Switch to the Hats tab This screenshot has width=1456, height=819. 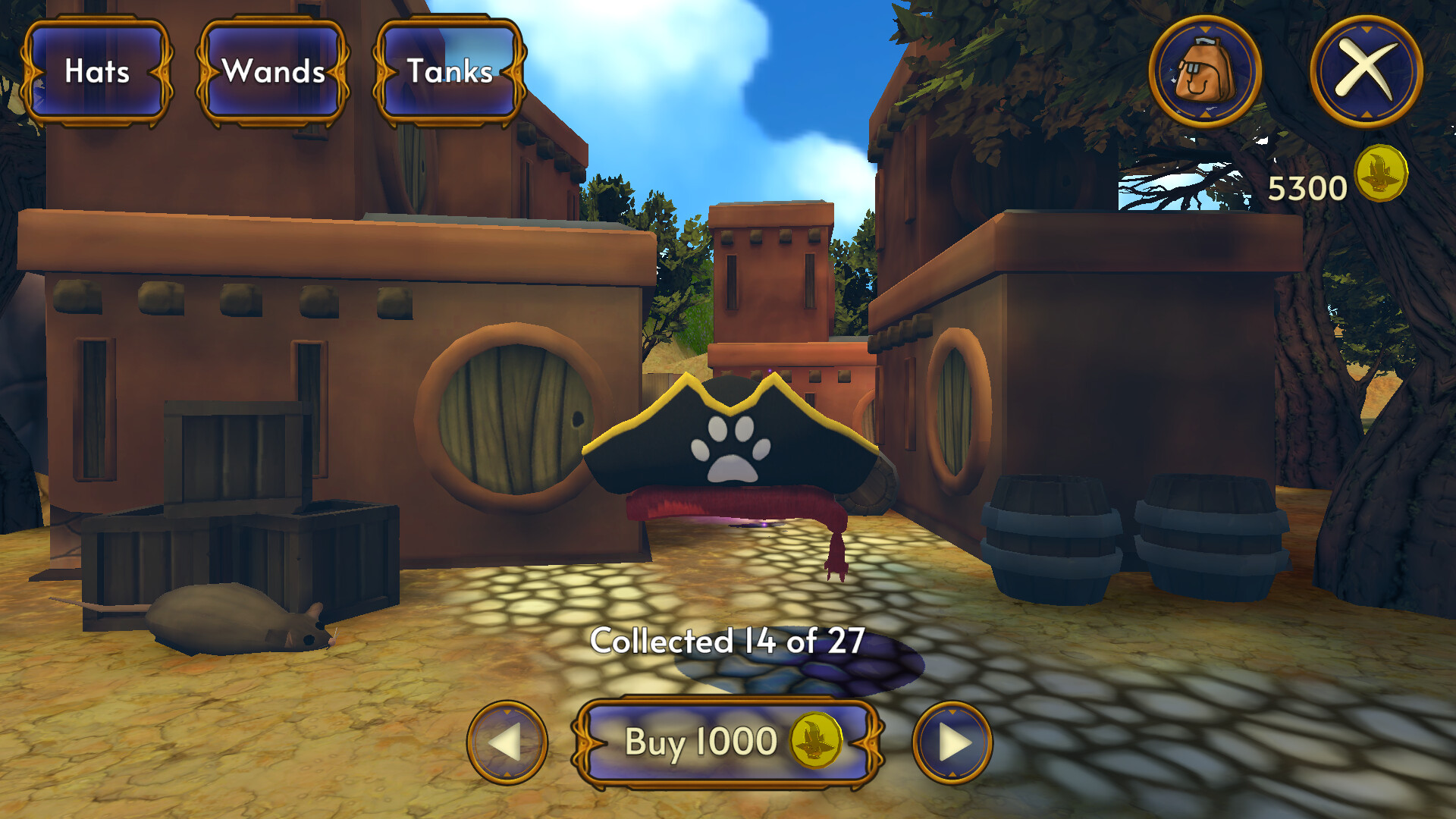click(x=96, y=72)
